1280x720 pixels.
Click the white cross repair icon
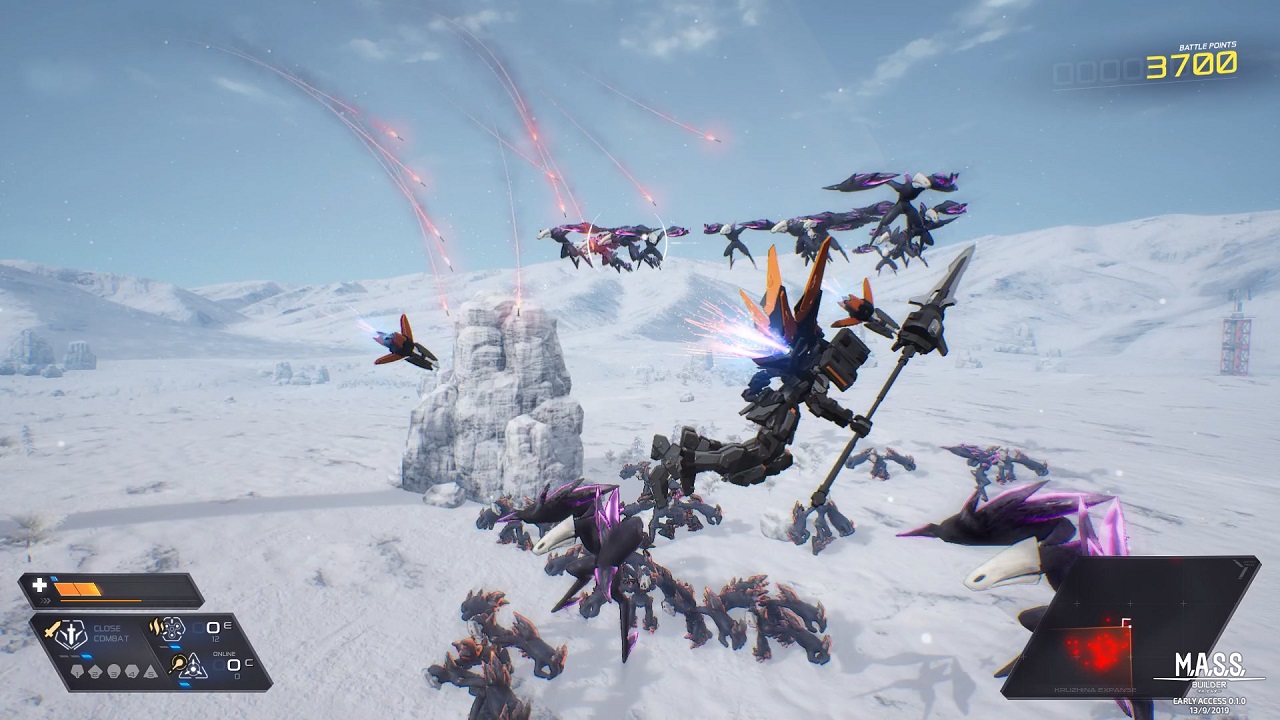40,586
